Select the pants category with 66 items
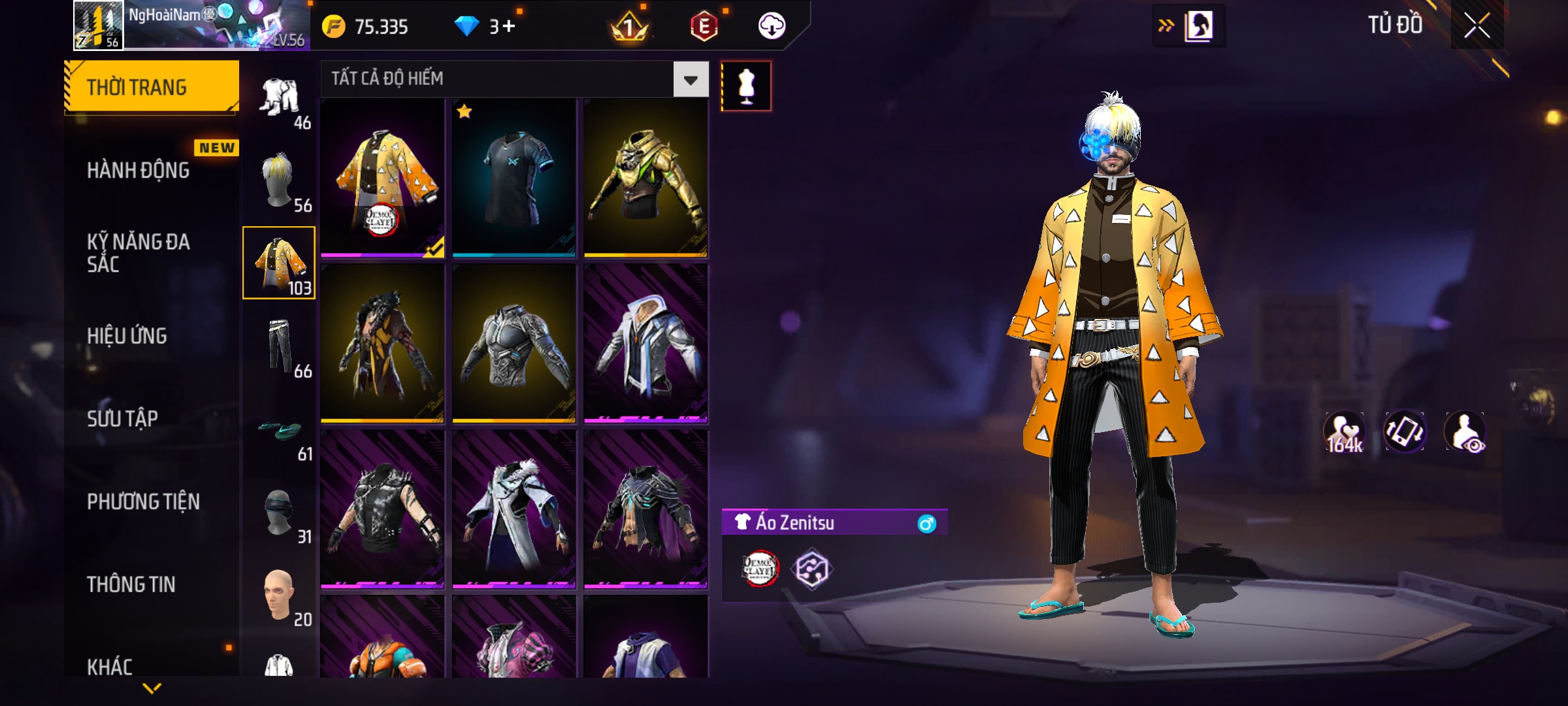Viewport: 1568px width, 706px height. [x=280, y=346]
